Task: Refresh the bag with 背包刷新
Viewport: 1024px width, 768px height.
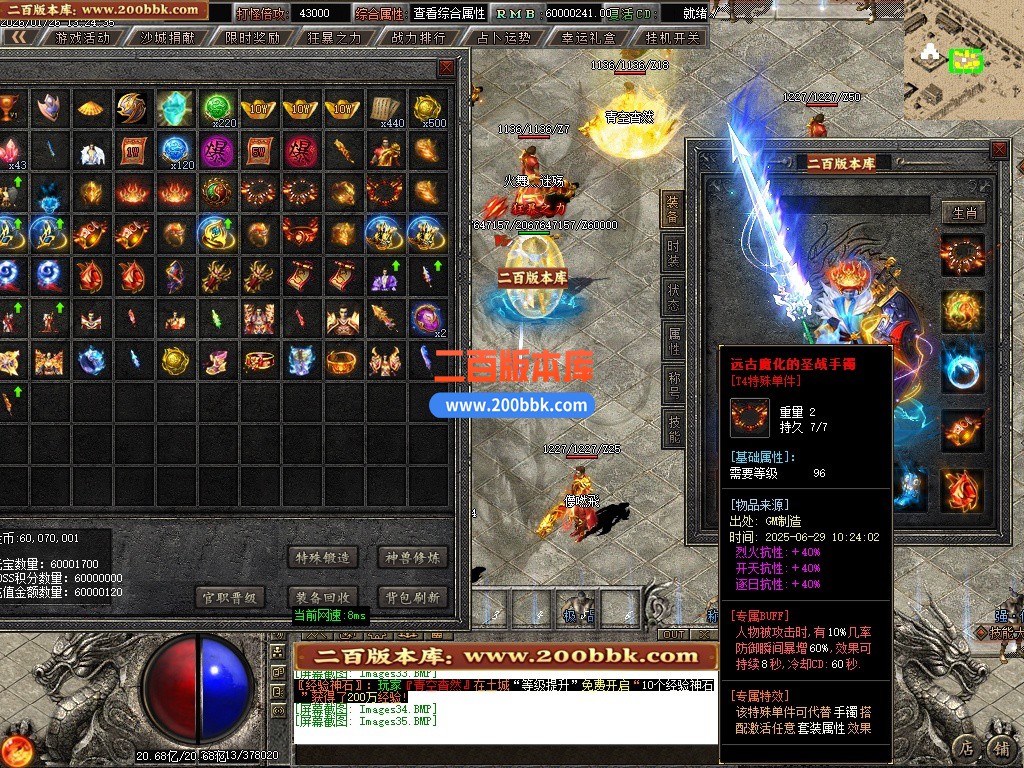Action: point(412,597)
